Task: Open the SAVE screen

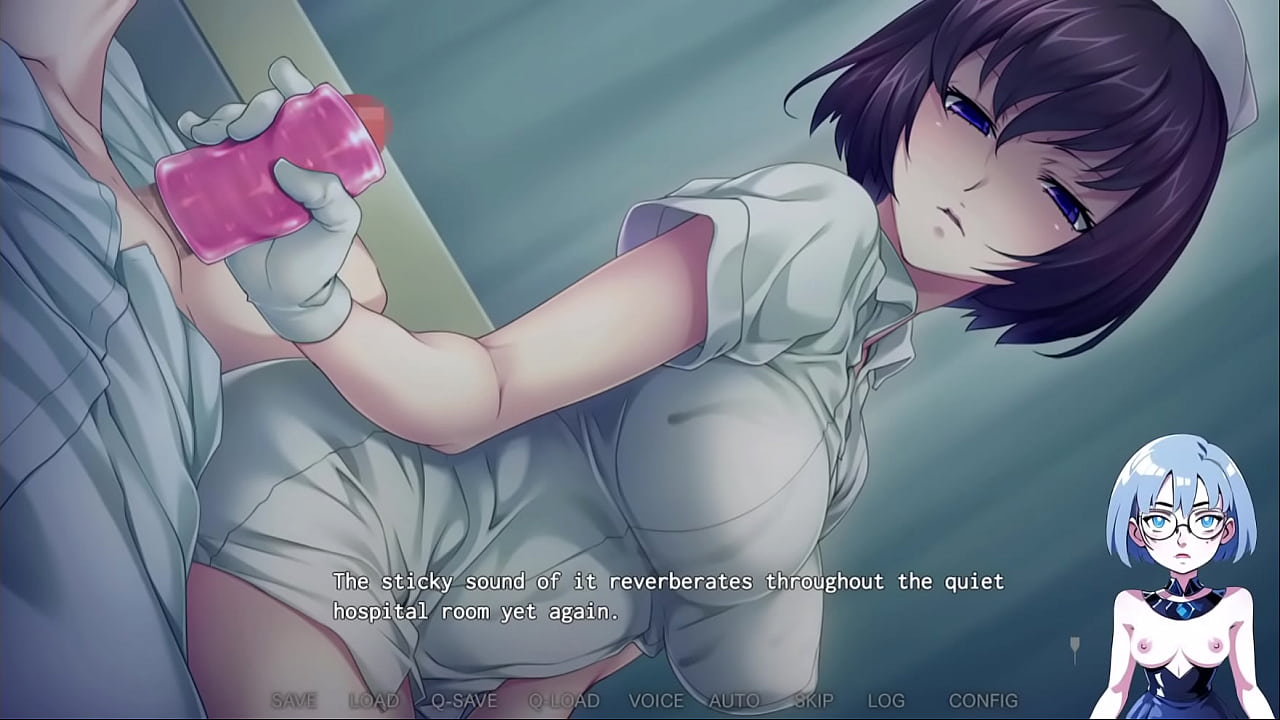Action: click(295, 701)
